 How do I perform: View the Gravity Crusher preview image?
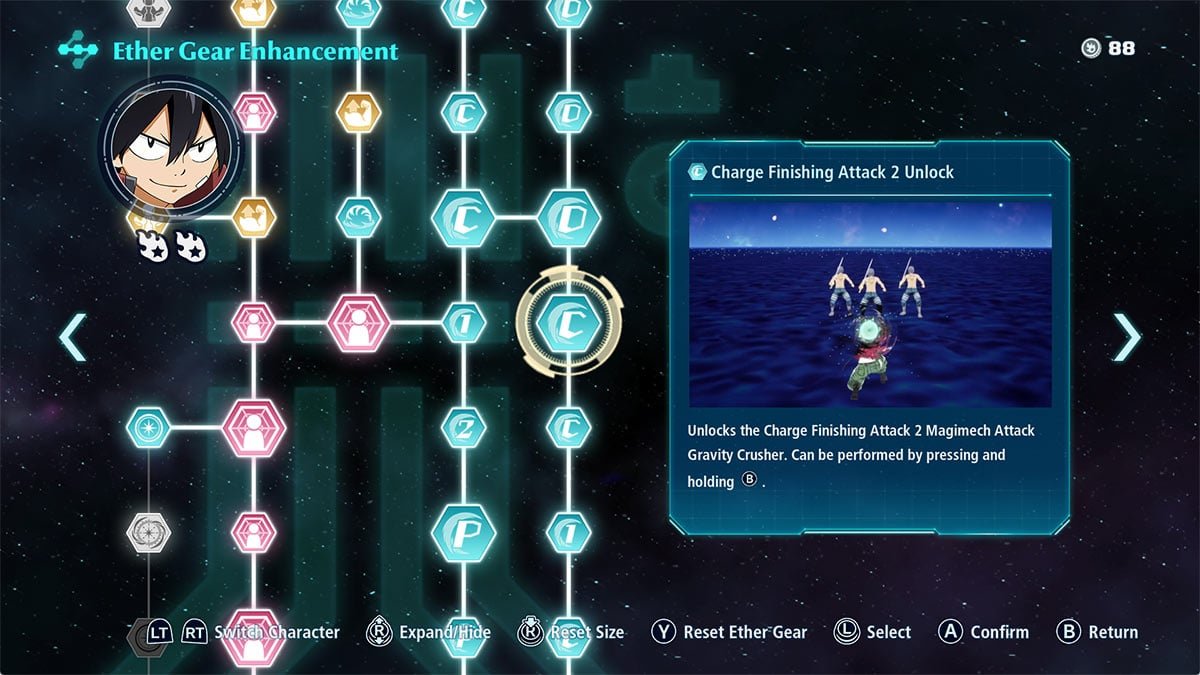tap(870, 305)
